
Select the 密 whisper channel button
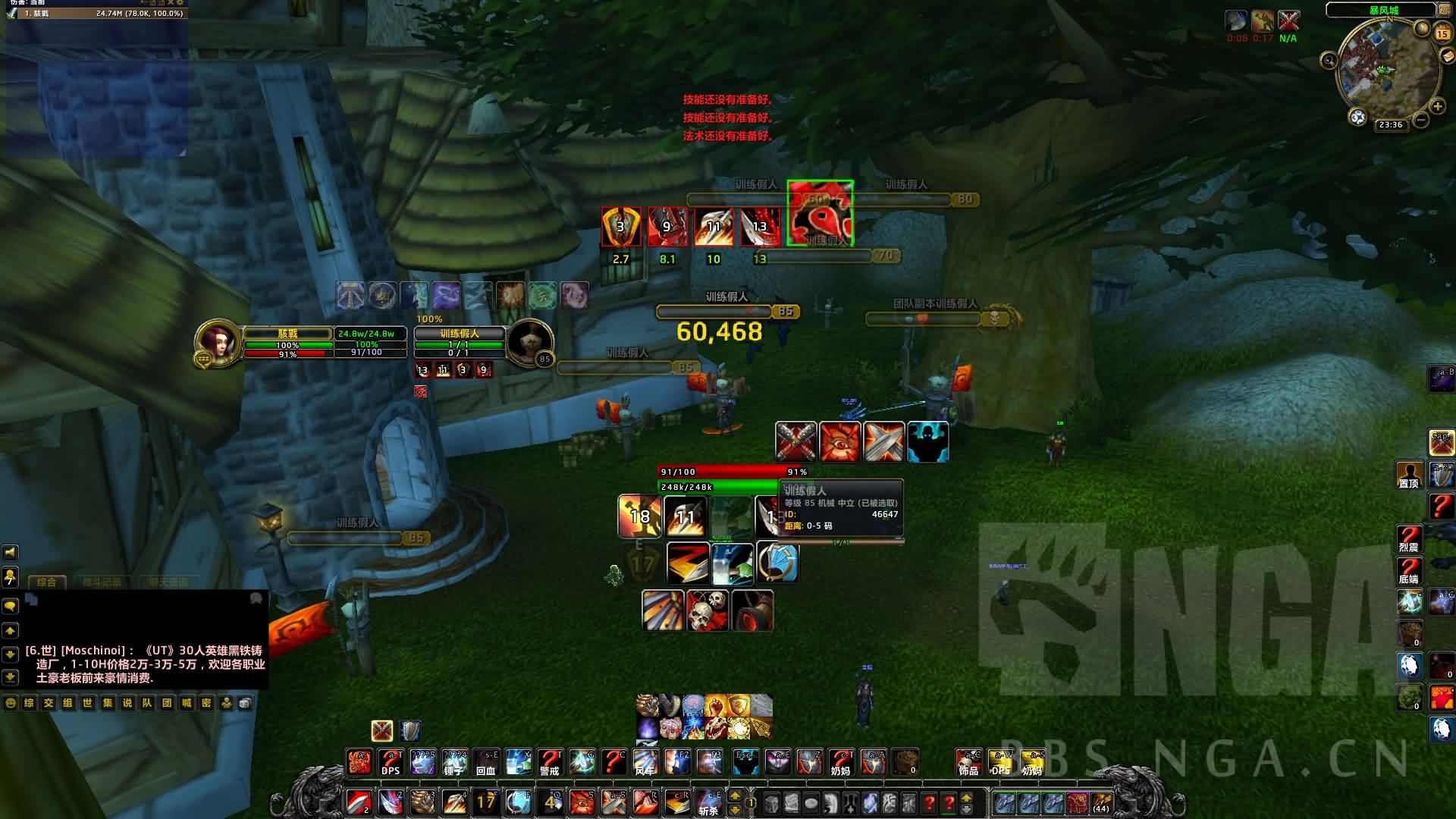[x=206, y=703]
